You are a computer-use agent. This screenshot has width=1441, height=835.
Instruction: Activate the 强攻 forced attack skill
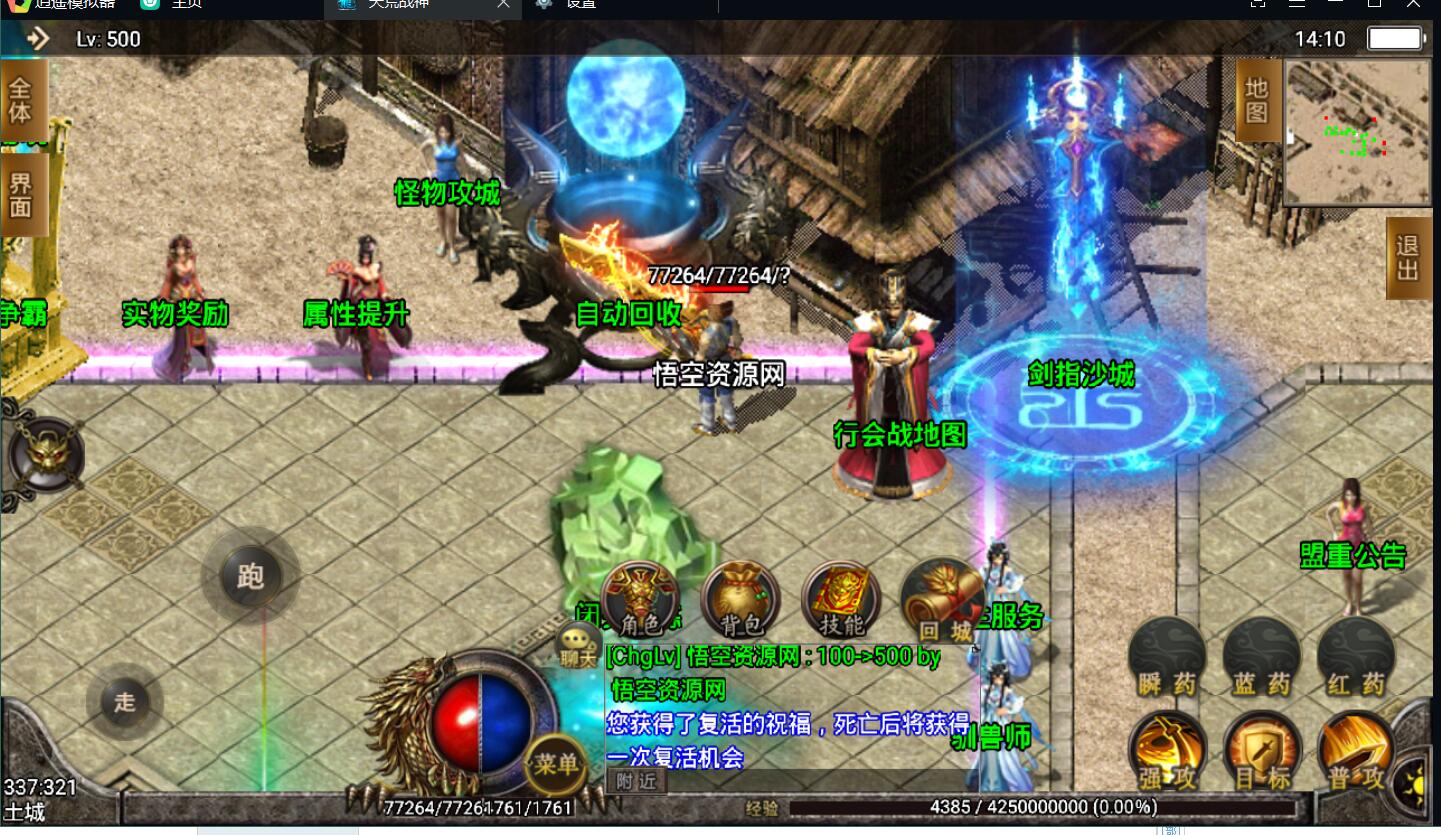(x=1167, y=751)
